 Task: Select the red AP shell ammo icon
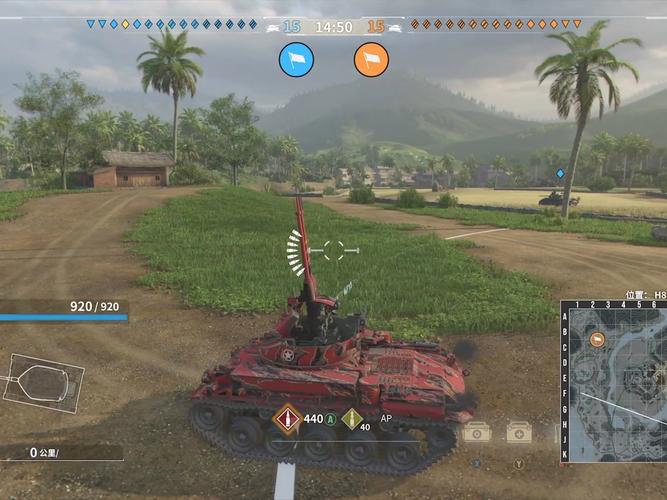(x=288, y=419)
